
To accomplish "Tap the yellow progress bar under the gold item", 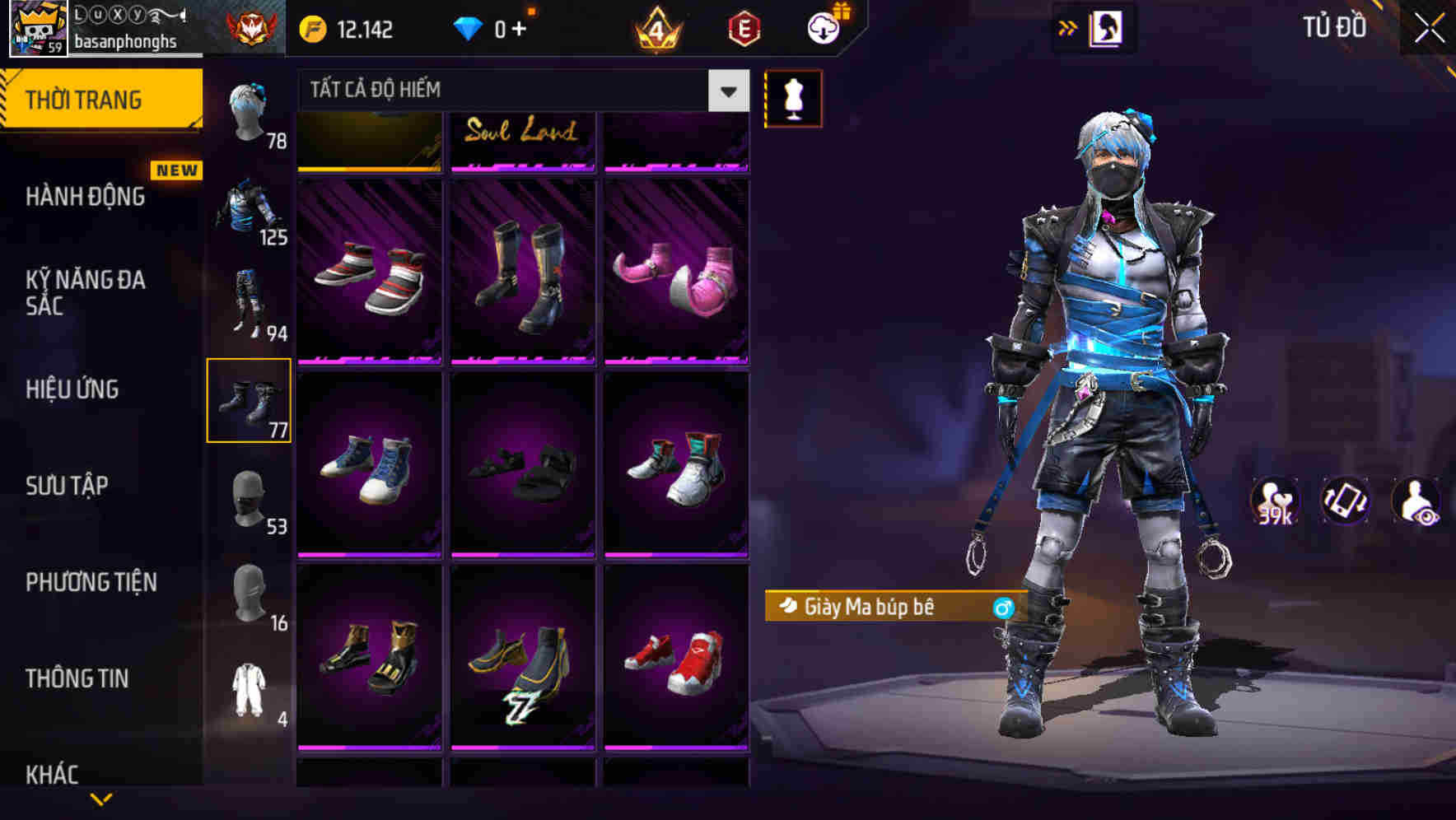I will (368, 169).
